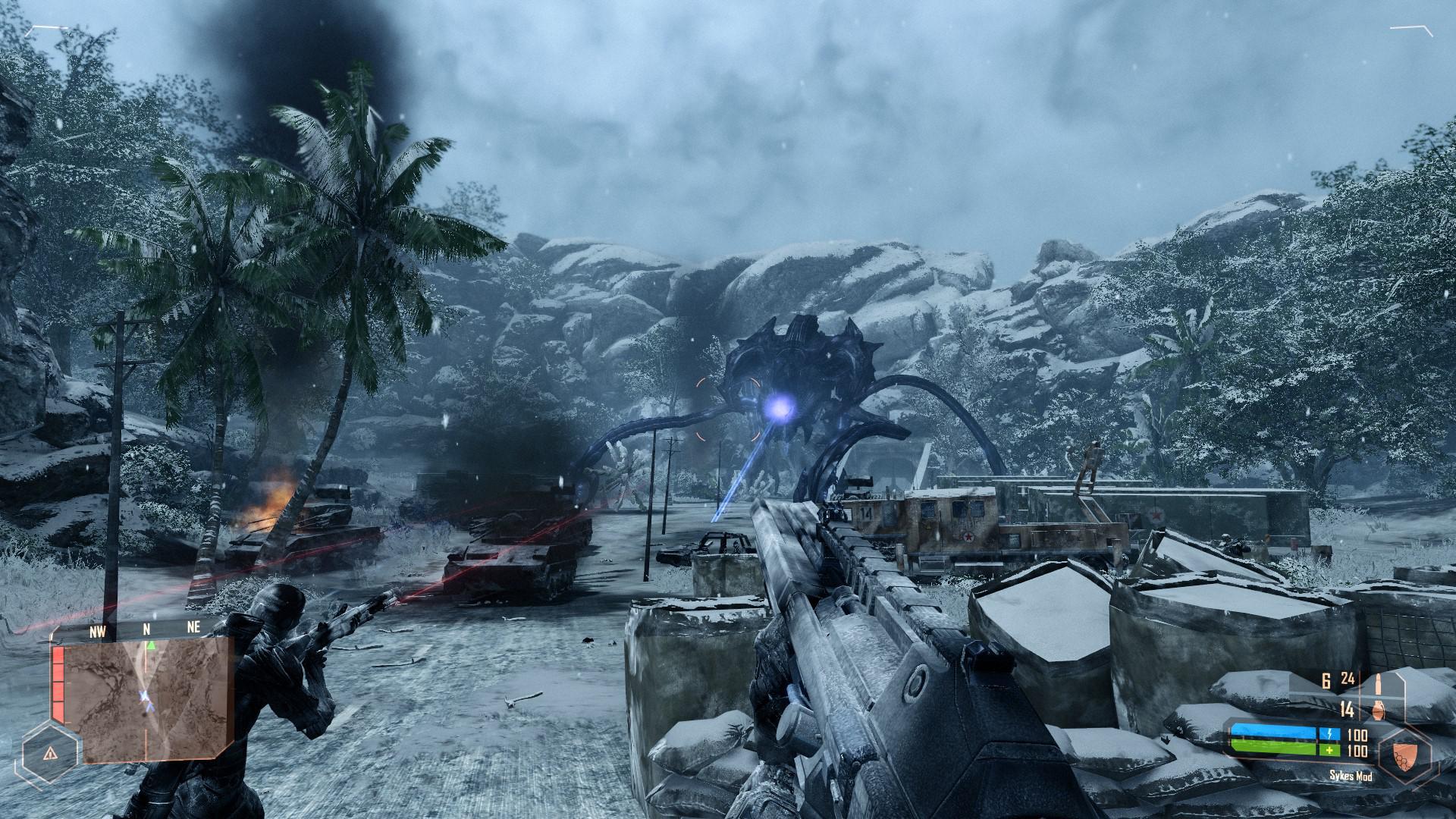This screenshot has width=1456, height=819.
Task: Adjust the red threat meter beside the minimap
Action: pyautogui.click(x=58, y=686)
